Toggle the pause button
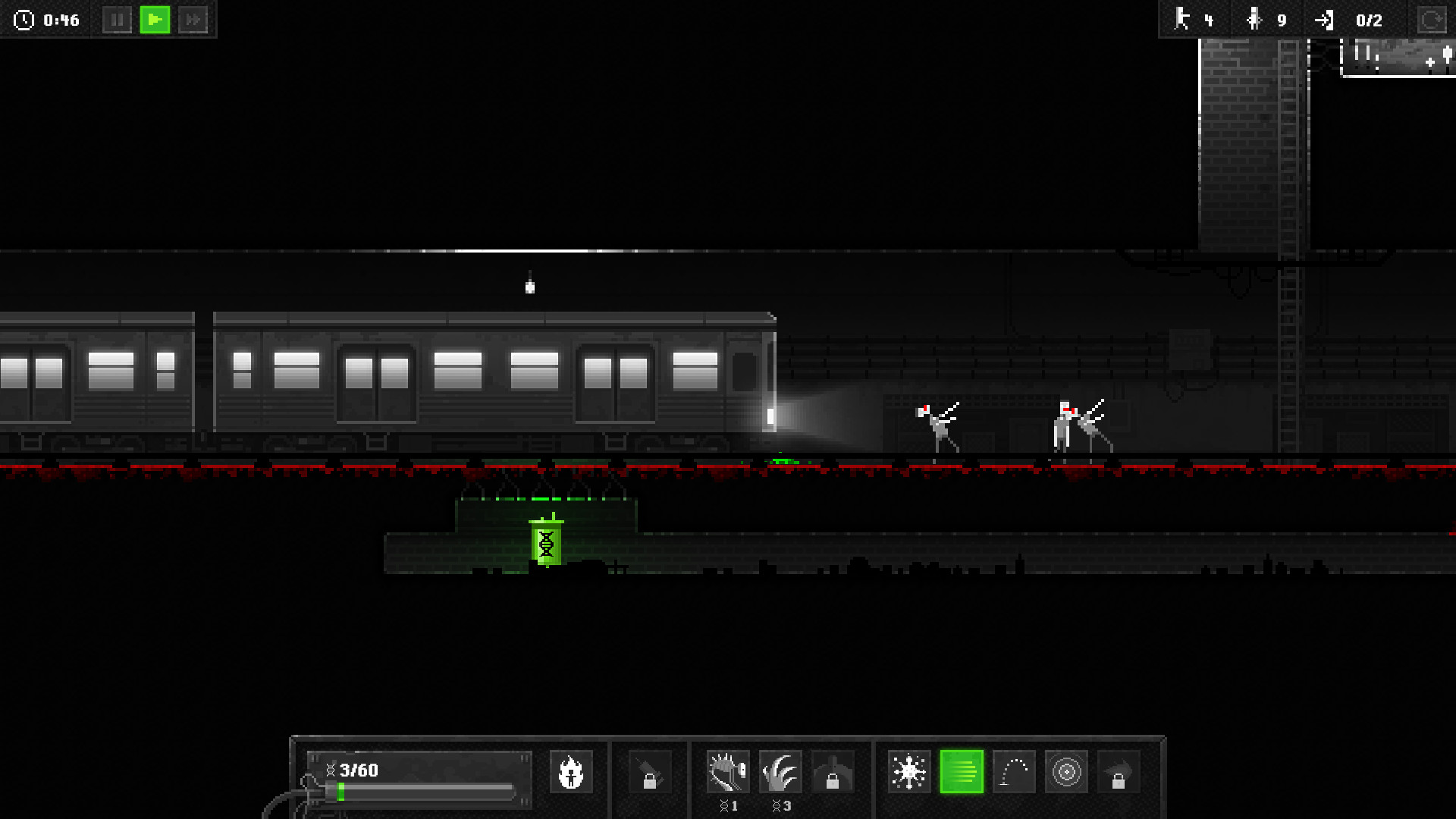The width and height of the screenshot is (1456, 819). coord(118,20)
